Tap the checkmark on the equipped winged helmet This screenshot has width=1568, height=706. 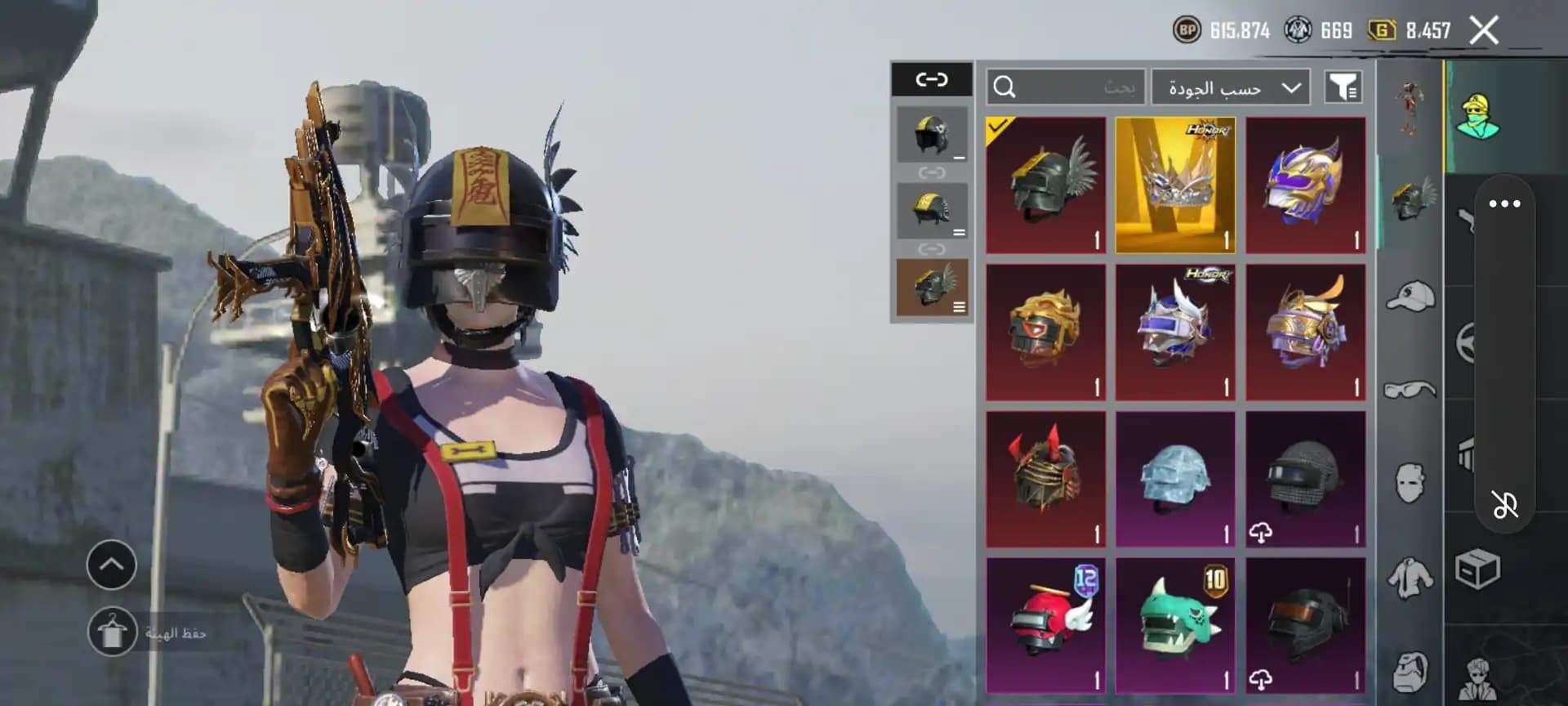(x=998, y=127)
